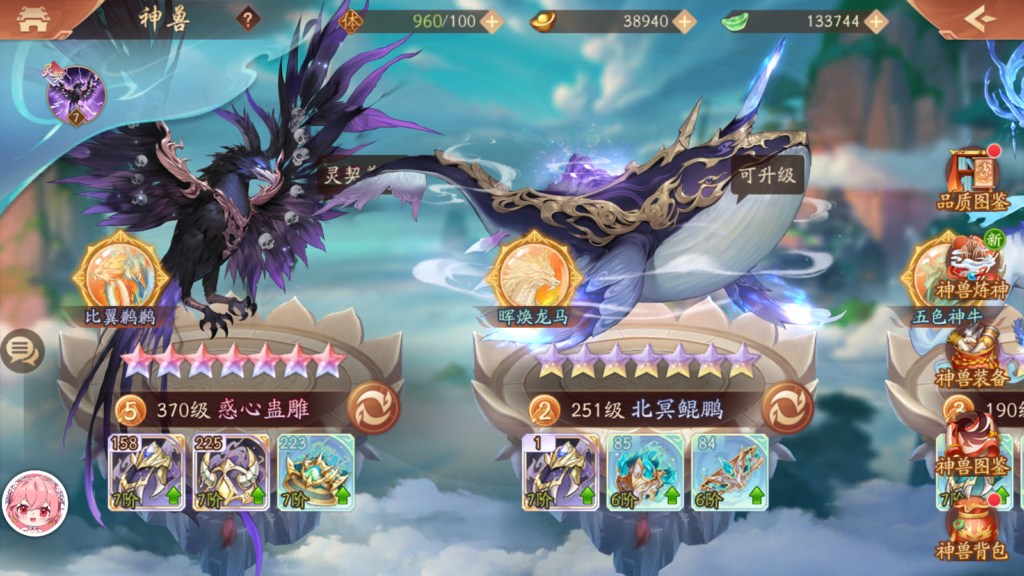Add jade currency with the plus button
Screen dimensions: 1024x576
[876, 21]
